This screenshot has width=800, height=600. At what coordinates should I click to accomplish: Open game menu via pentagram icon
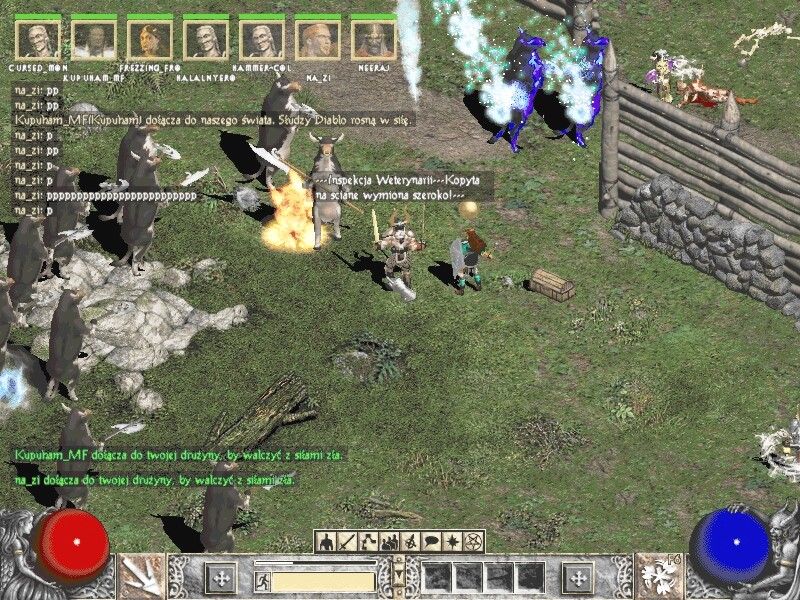coord(473,541)
